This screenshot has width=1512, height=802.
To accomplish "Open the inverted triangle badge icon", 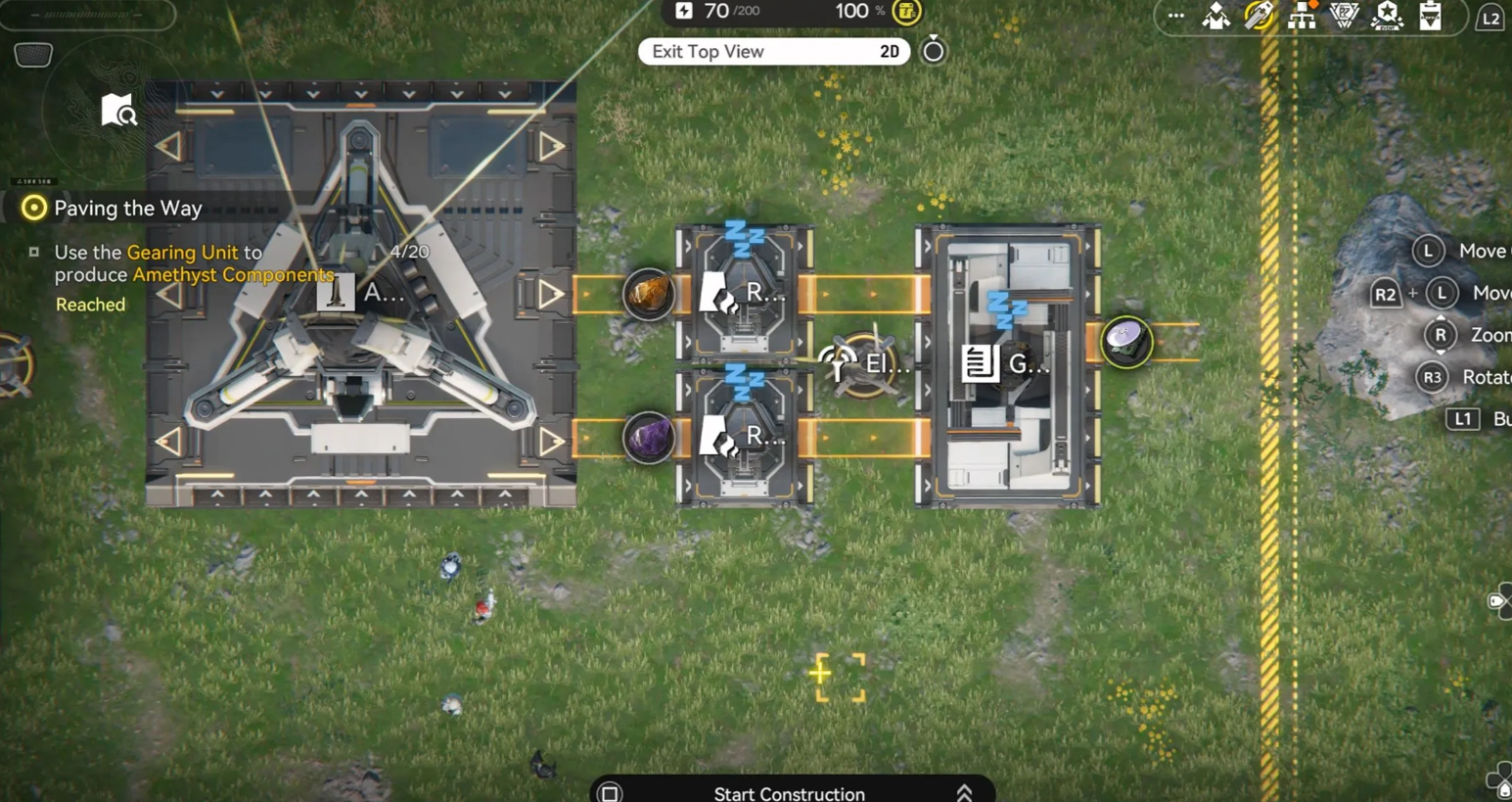I will click(x=1345, y=16).
